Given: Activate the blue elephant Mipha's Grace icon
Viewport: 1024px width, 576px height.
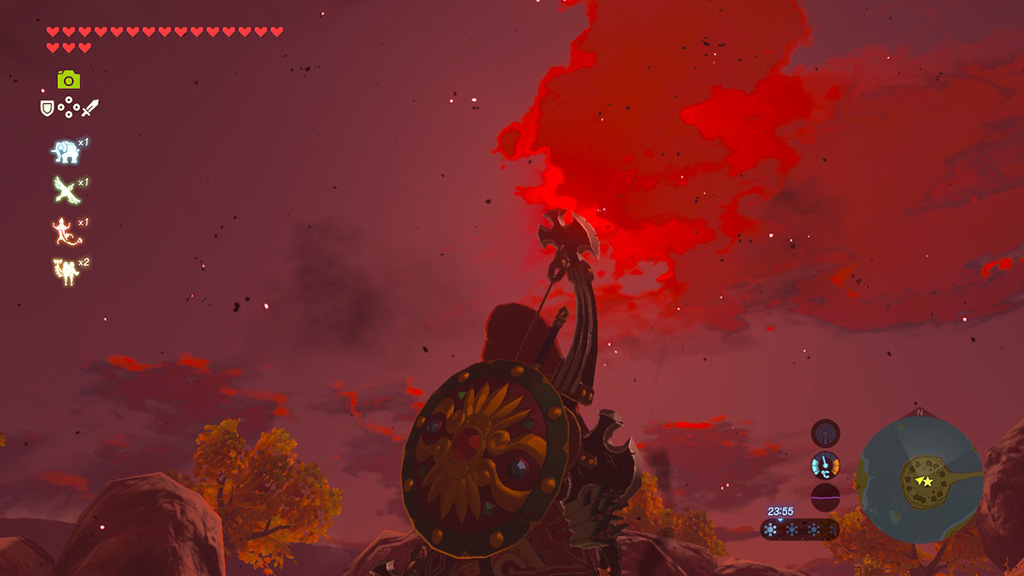Looking at the screenshot, I should (65, 151).
